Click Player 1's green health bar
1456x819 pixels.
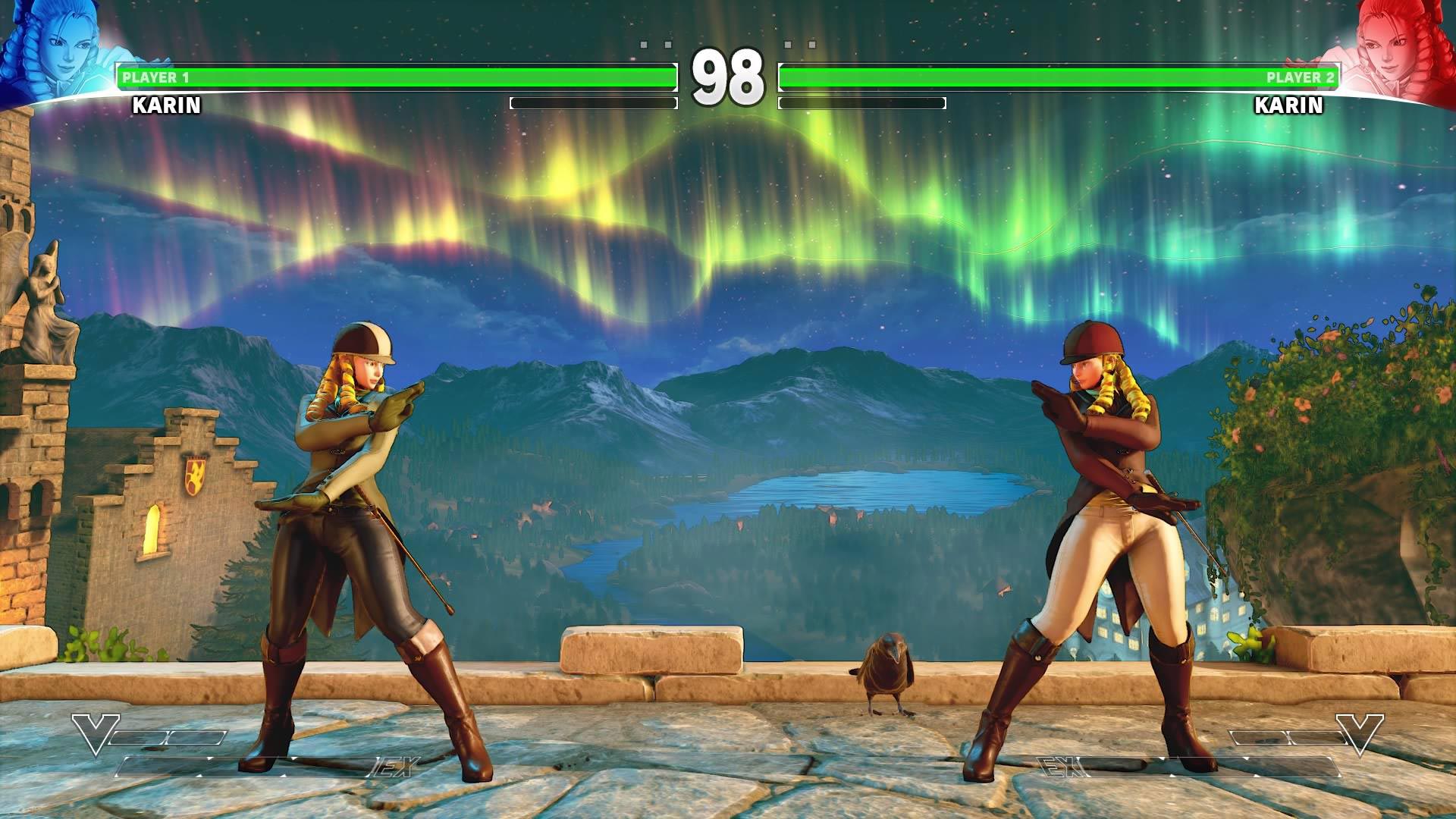click(394, 75)
